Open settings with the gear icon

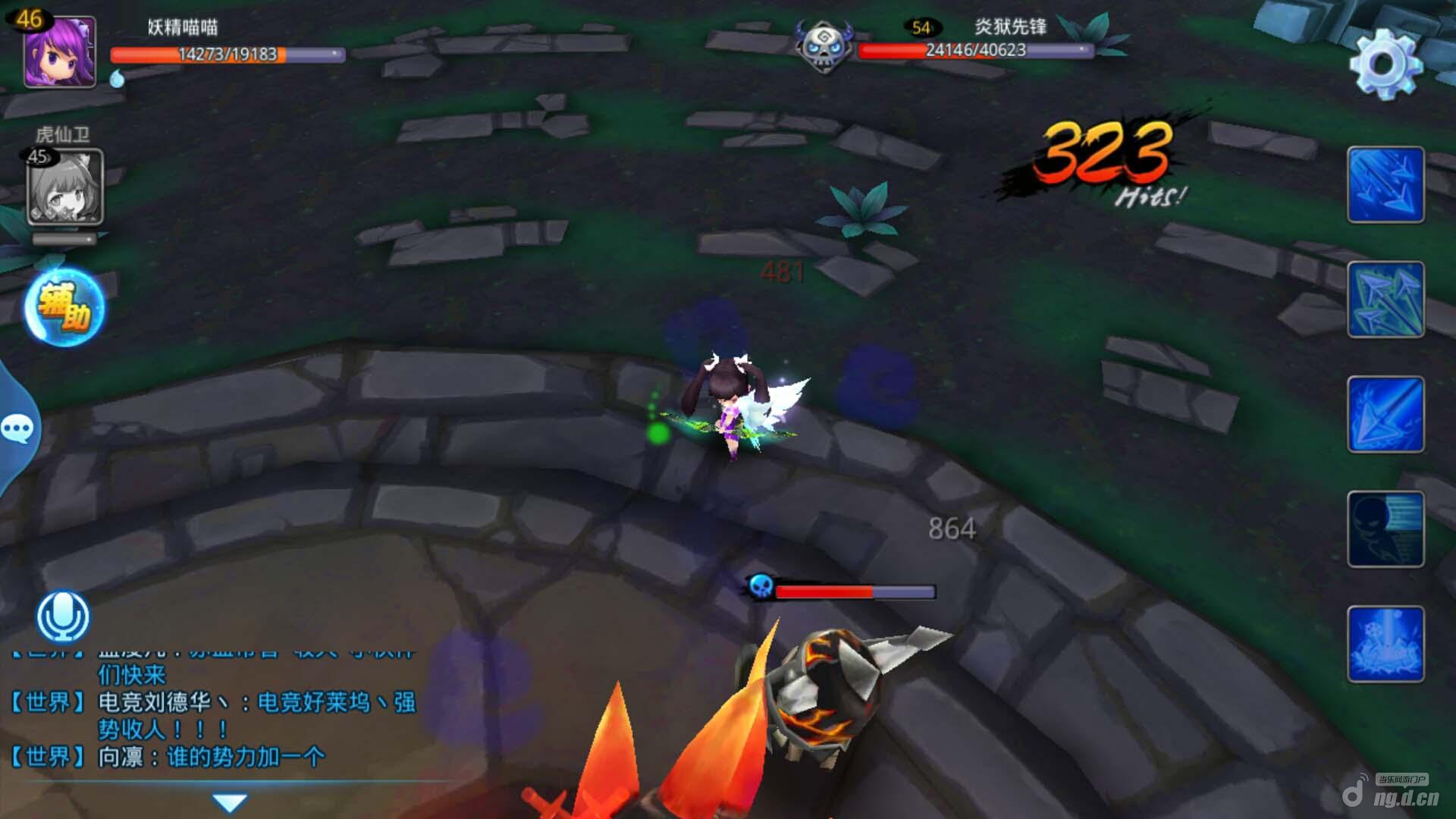point(1385,64)
